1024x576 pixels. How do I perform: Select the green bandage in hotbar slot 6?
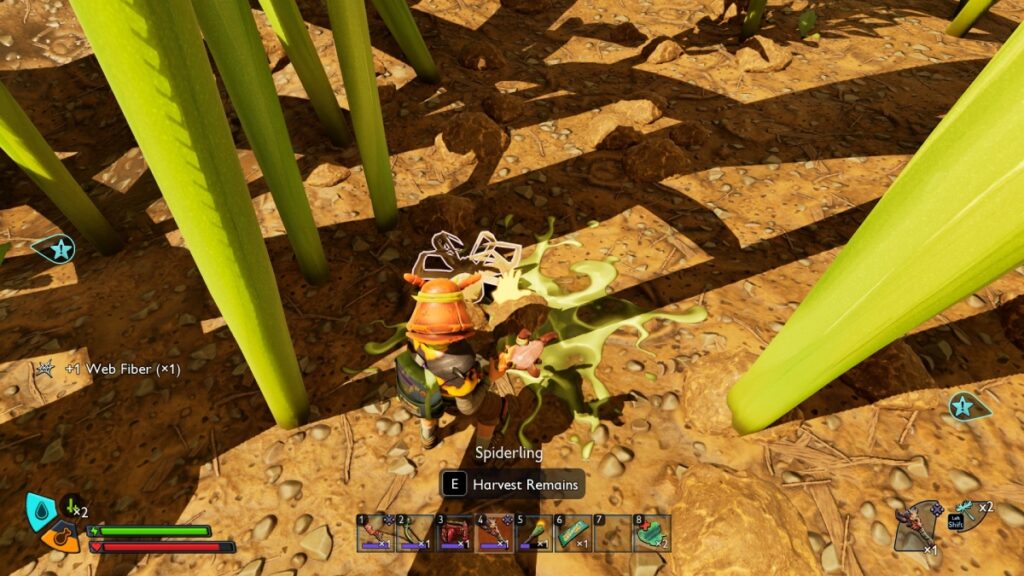click(573, 533)
